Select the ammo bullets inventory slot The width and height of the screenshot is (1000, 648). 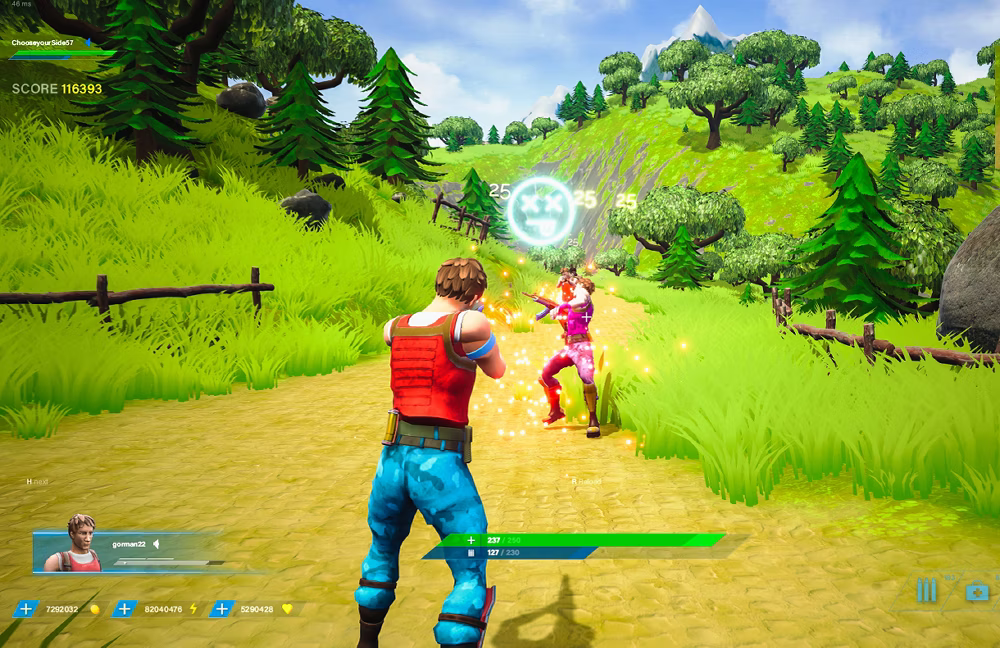[927, 591]
